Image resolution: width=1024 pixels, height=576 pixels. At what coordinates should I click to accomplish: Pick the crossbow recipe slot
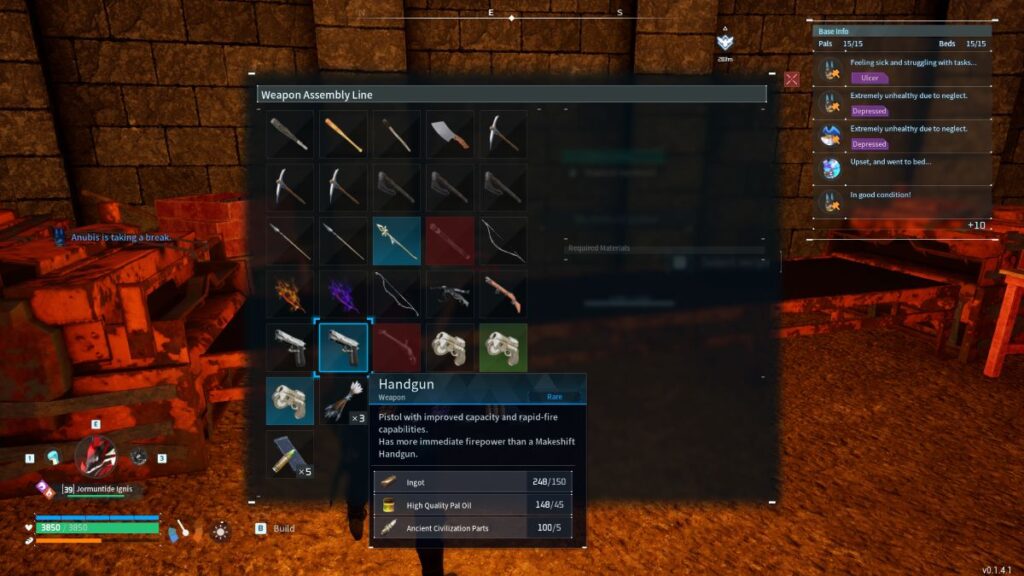(450, 294)
